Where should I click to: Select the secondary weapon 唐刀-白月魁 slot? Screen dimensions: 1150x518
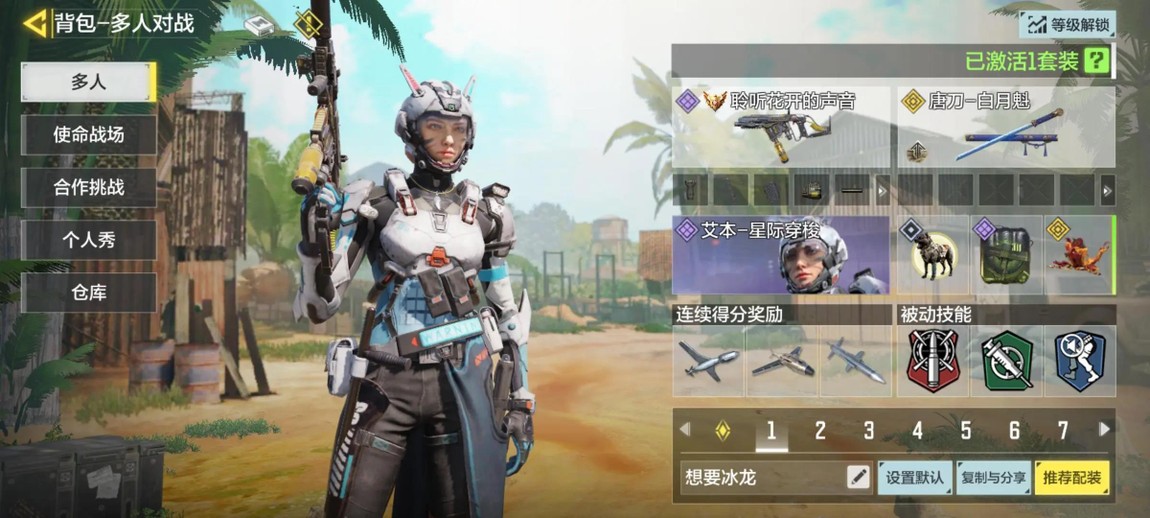1005,126
